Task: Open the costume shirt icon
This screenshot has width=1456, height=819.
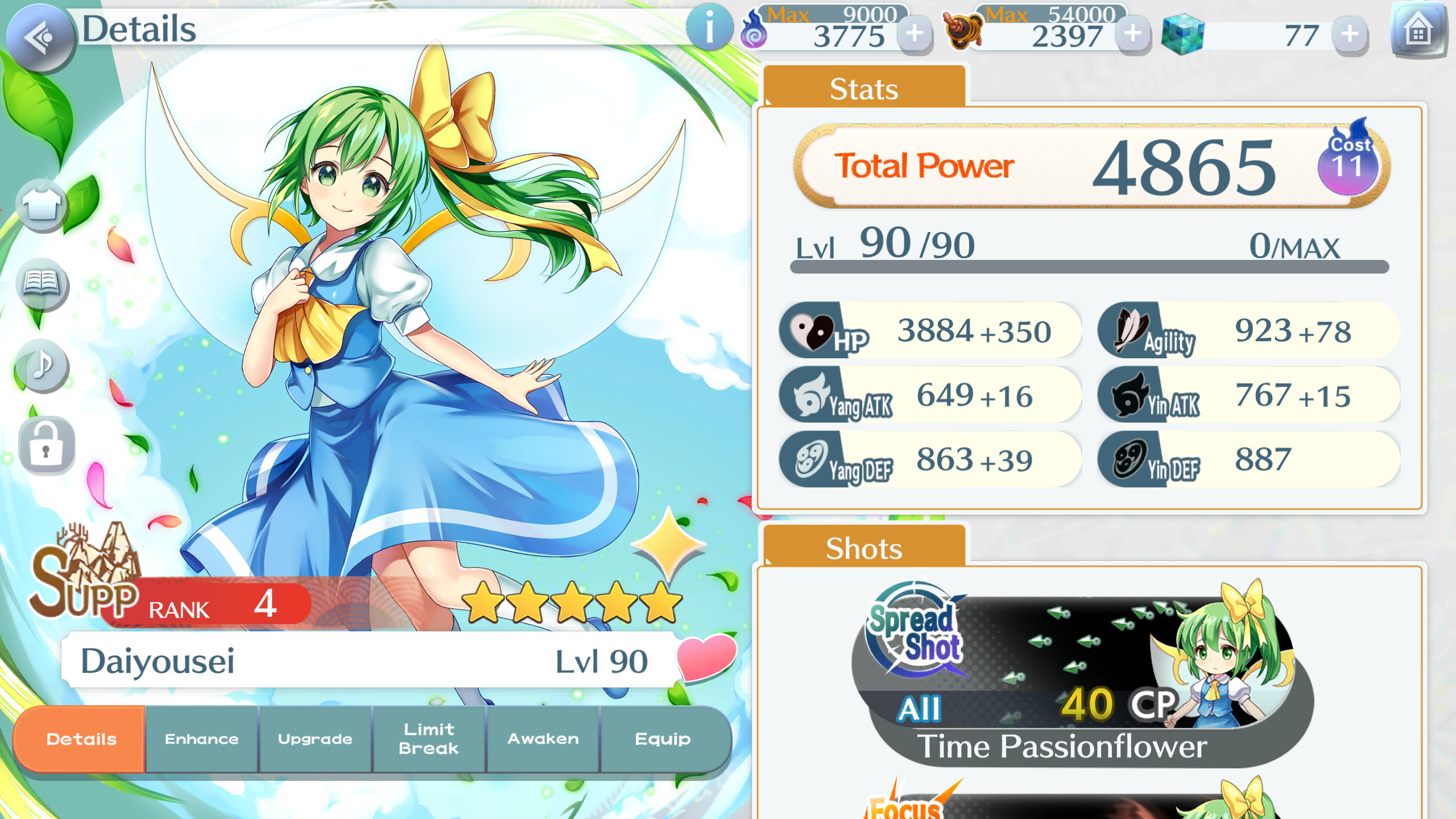Action: pyautogui.click(x=42, y=206)
